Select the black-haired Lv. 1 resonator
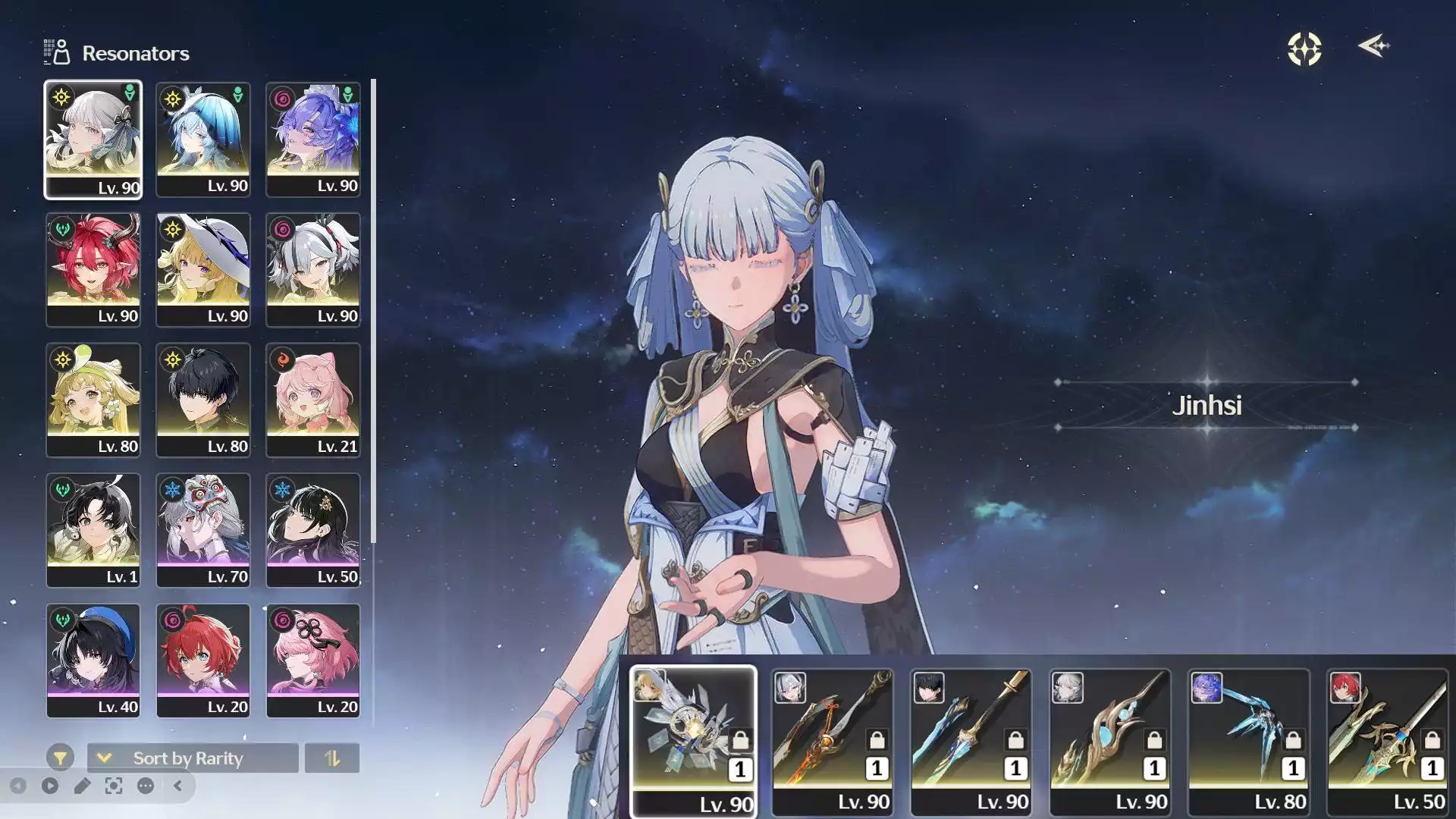 tap(93, 530)
